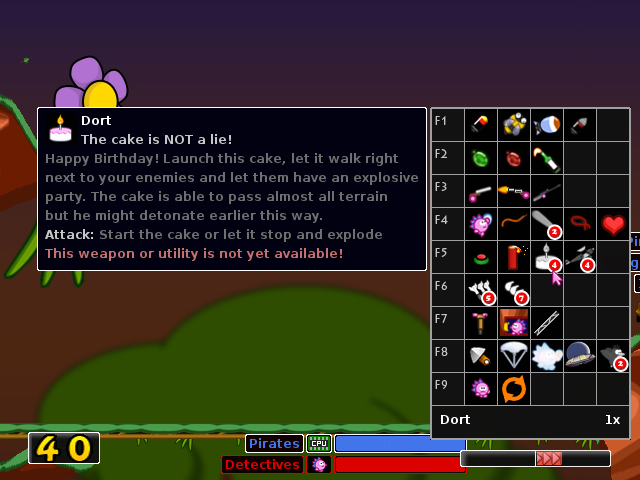Pick the red dynamite stick
Screen dimensions: 640x480
514,256
